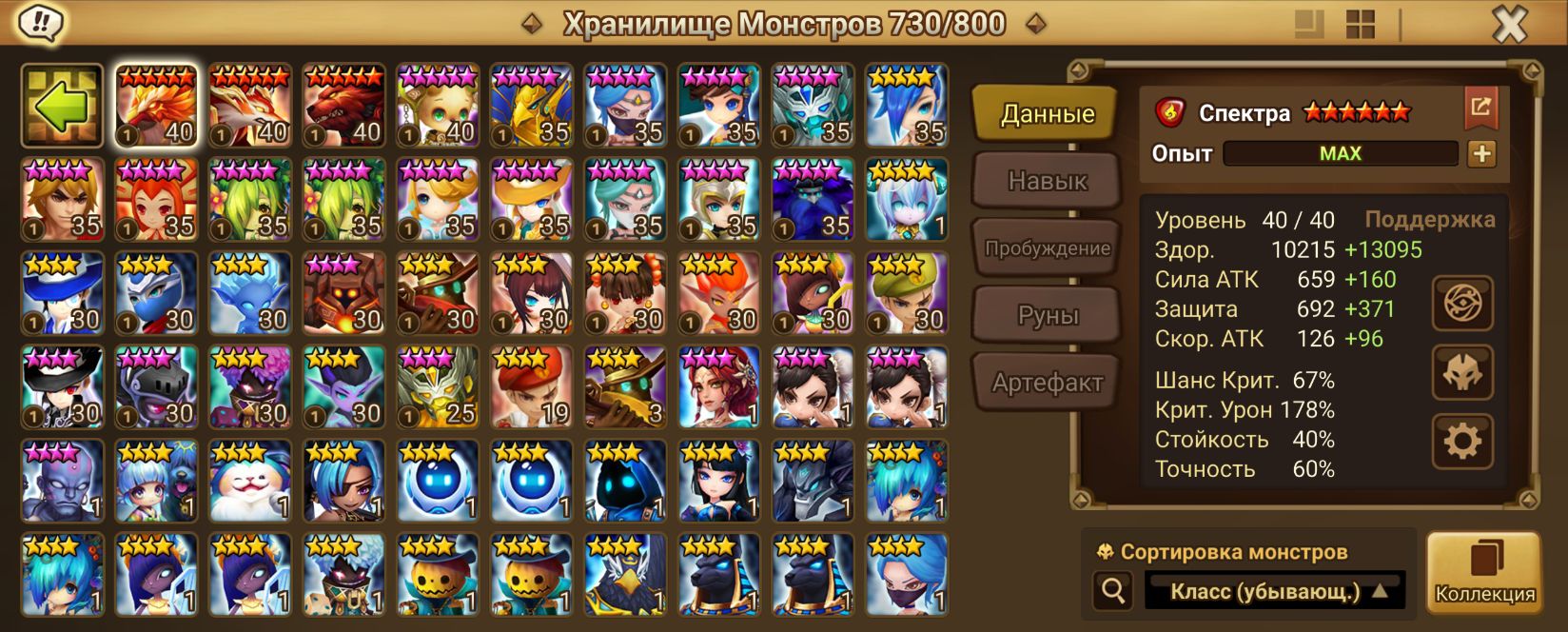Show the Пробуждение tab
Screen dimensions: 1568x632
click(1047, 248)
